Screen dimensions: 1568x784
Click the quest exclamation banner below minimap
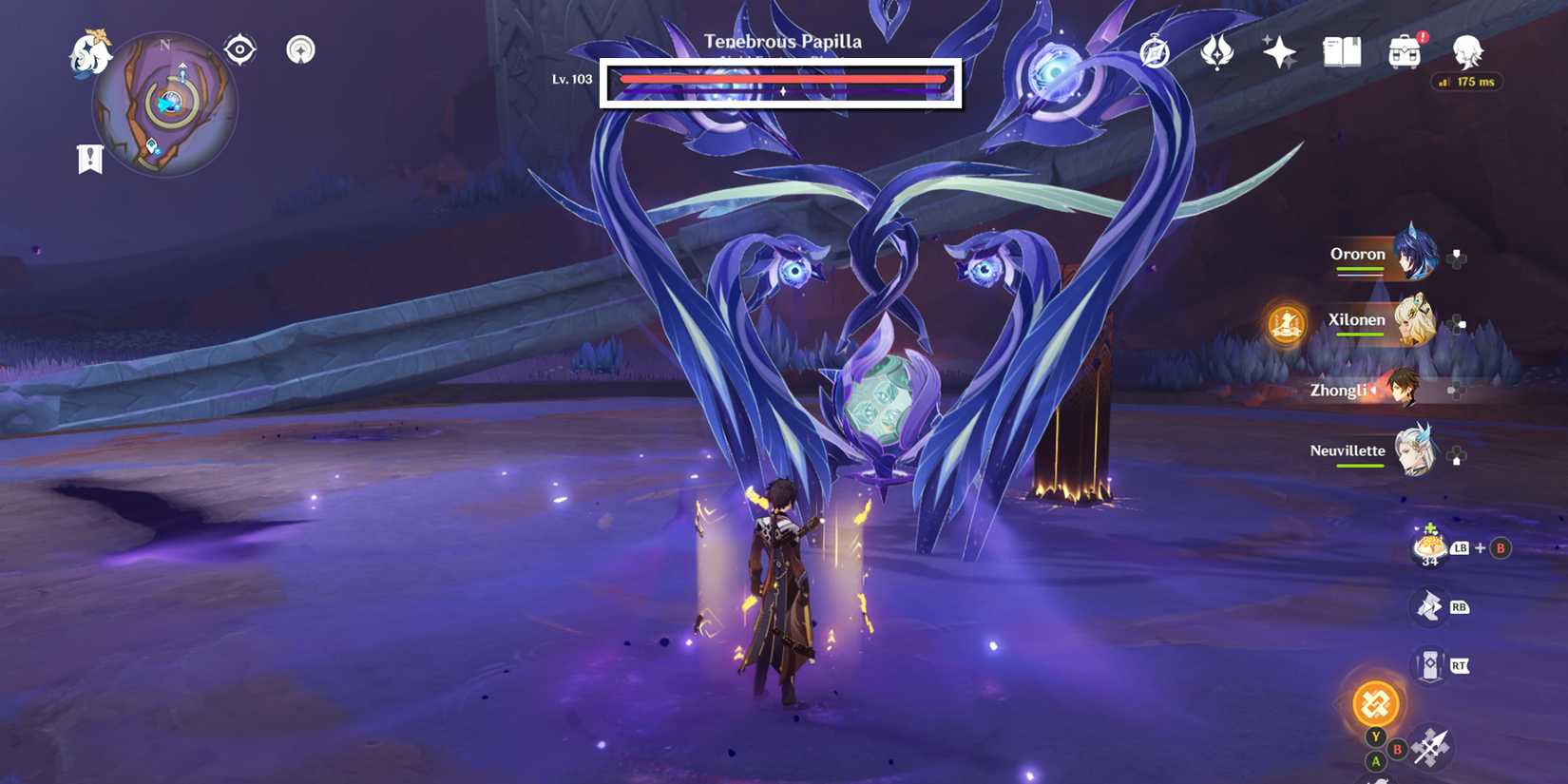[88, 159]
